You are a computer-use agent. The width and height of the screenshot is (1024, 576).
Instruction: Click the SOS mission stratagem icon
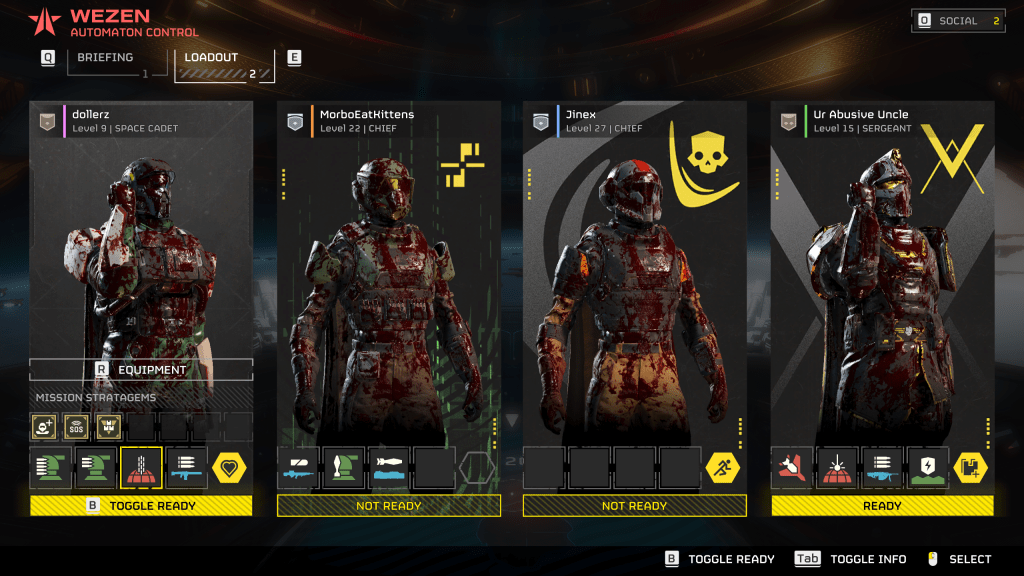77,427
